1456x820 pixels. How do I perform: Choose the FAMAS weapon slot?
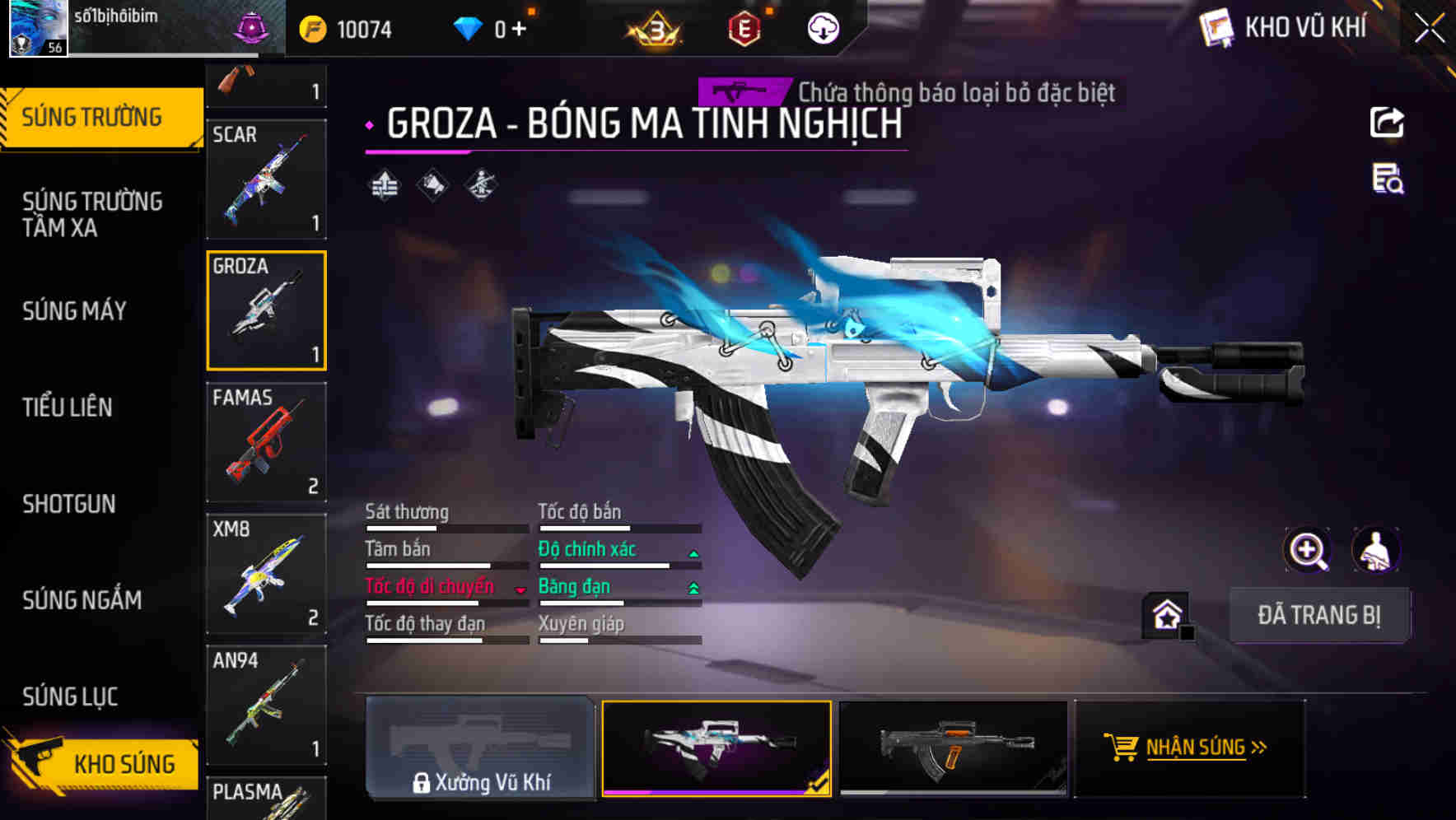click(266, 442)
